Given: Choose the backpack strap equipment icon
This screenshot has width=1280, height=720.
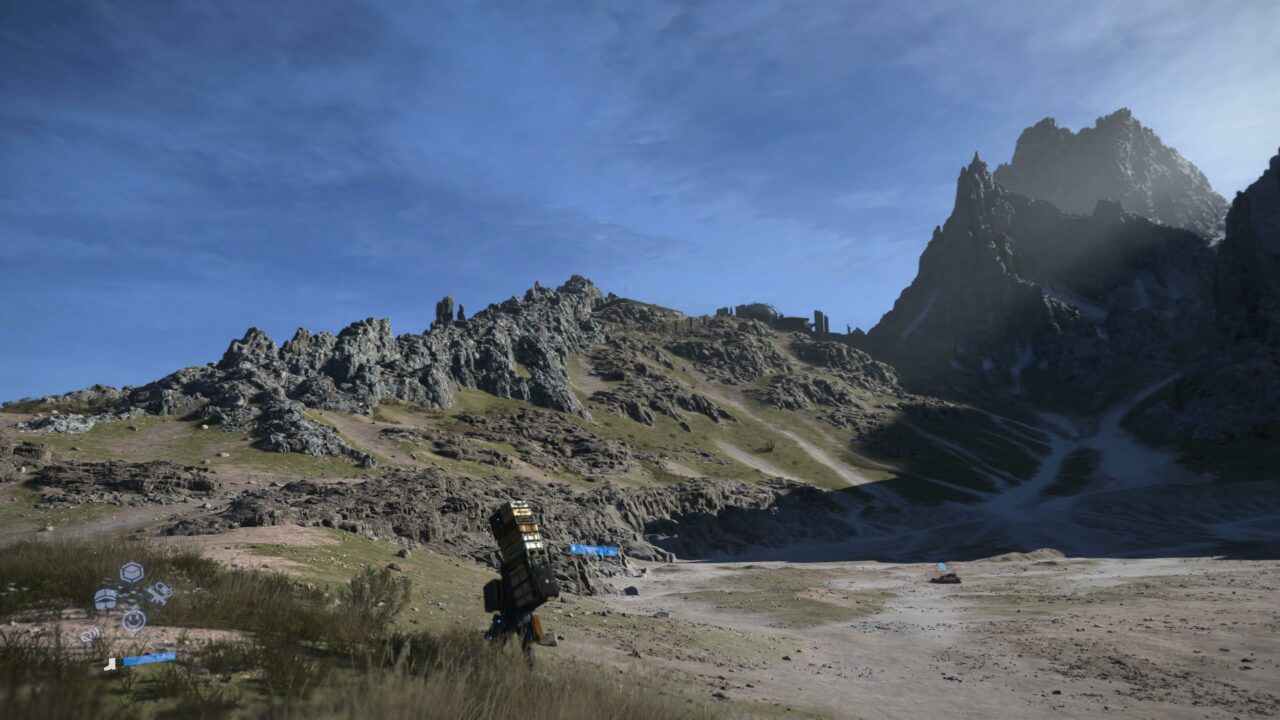Looking at the screenshot, I should (x=159, y=594).
